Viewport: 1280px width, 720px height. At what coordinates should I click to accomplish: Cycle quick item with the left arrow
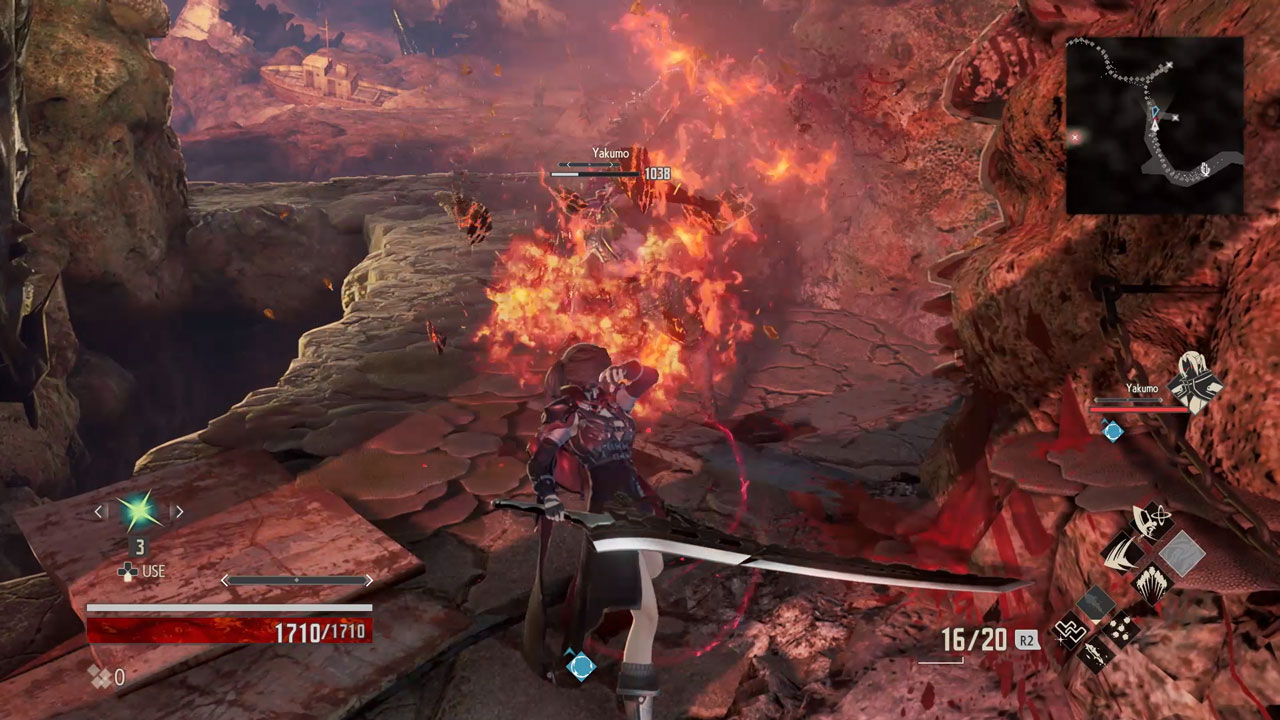[x=98, y=512]
